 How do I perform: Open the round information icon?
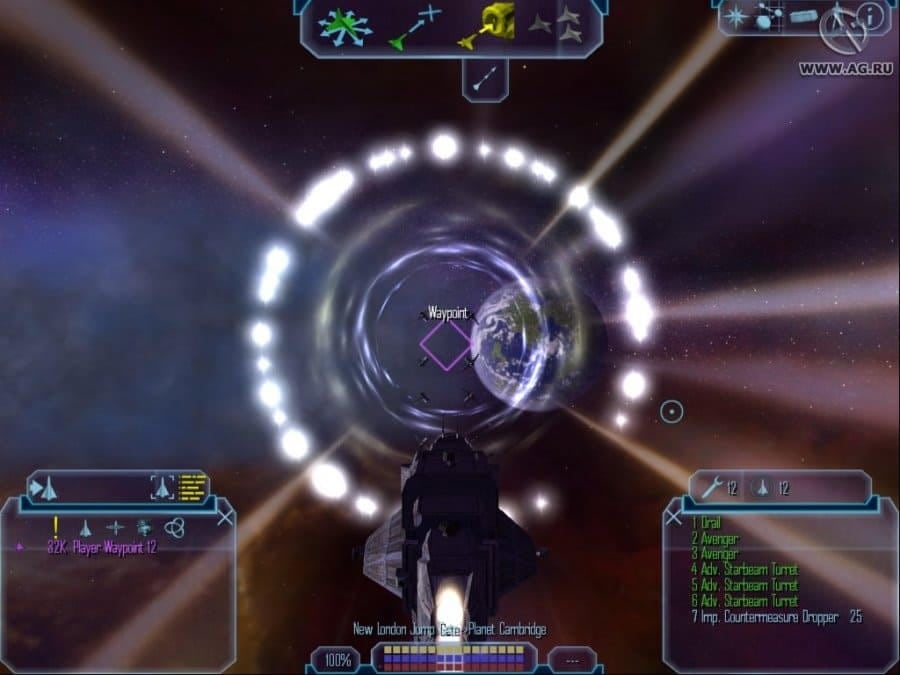(869, 16)
